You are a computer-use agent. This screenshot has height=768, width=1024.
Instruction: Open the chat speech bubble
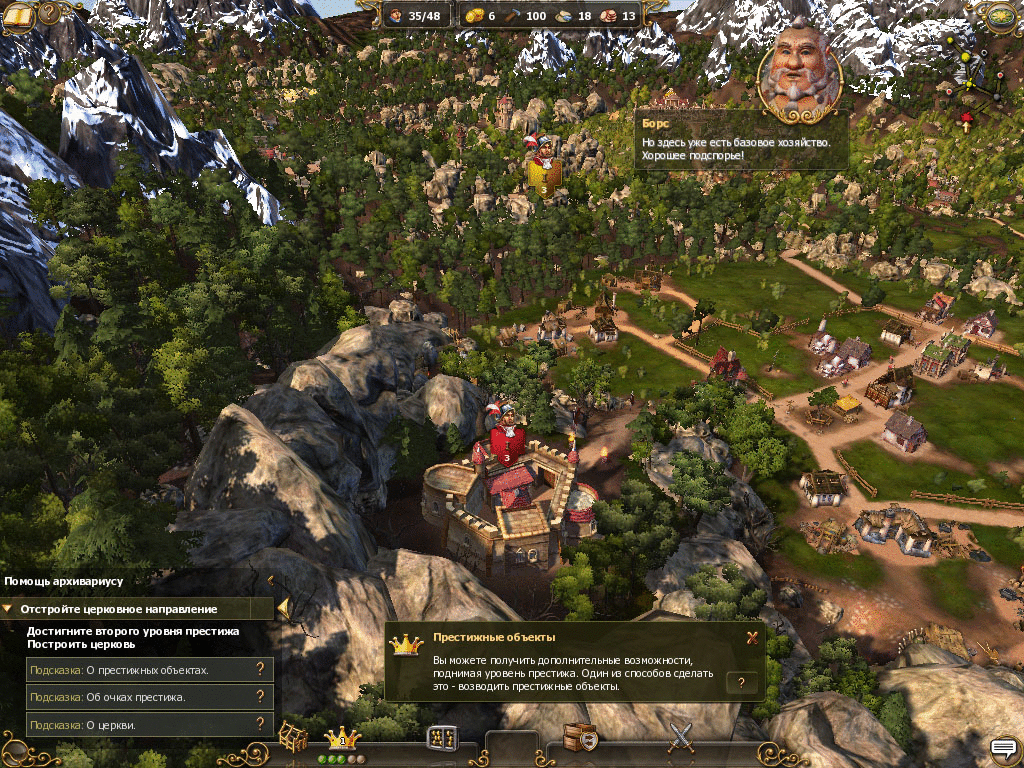pyautogui.click(x=1003, y=747)
